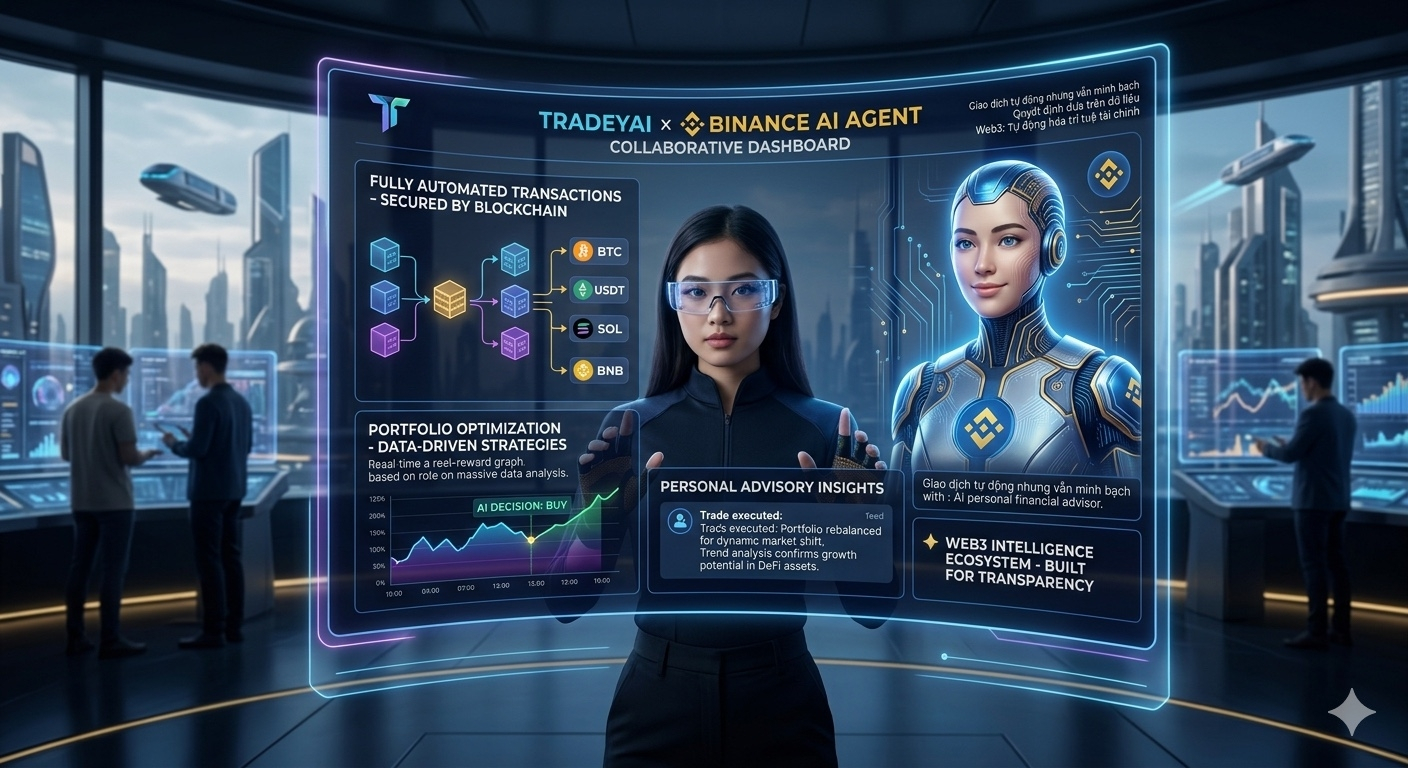Select the BTC token chip
This screenshot has width=1408, height=768.
click(599, 251)
